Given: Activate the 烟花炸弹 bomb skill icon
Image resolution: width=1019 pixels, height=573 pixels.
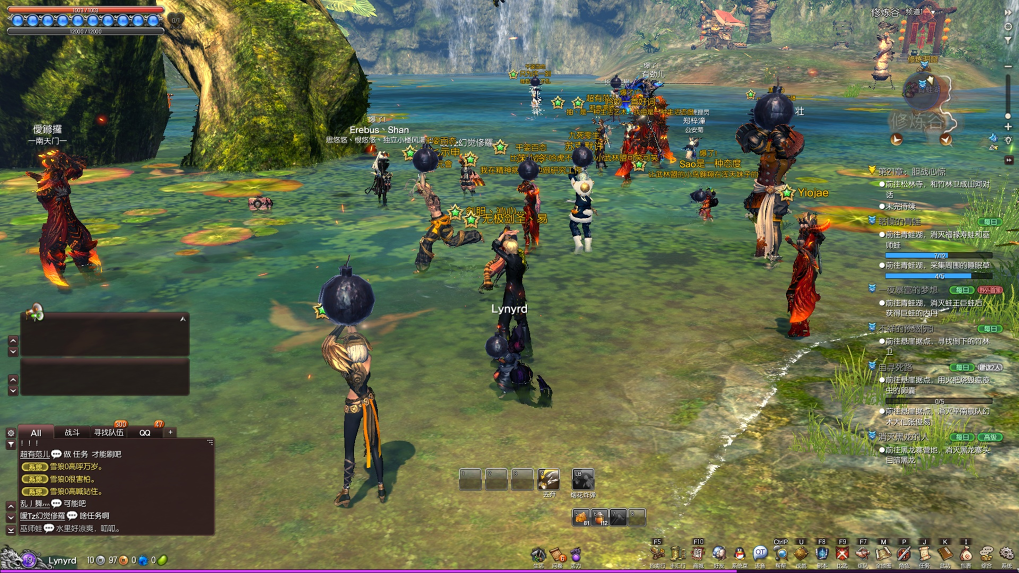Looking at the screenshot, I should [x=583, y=479].
